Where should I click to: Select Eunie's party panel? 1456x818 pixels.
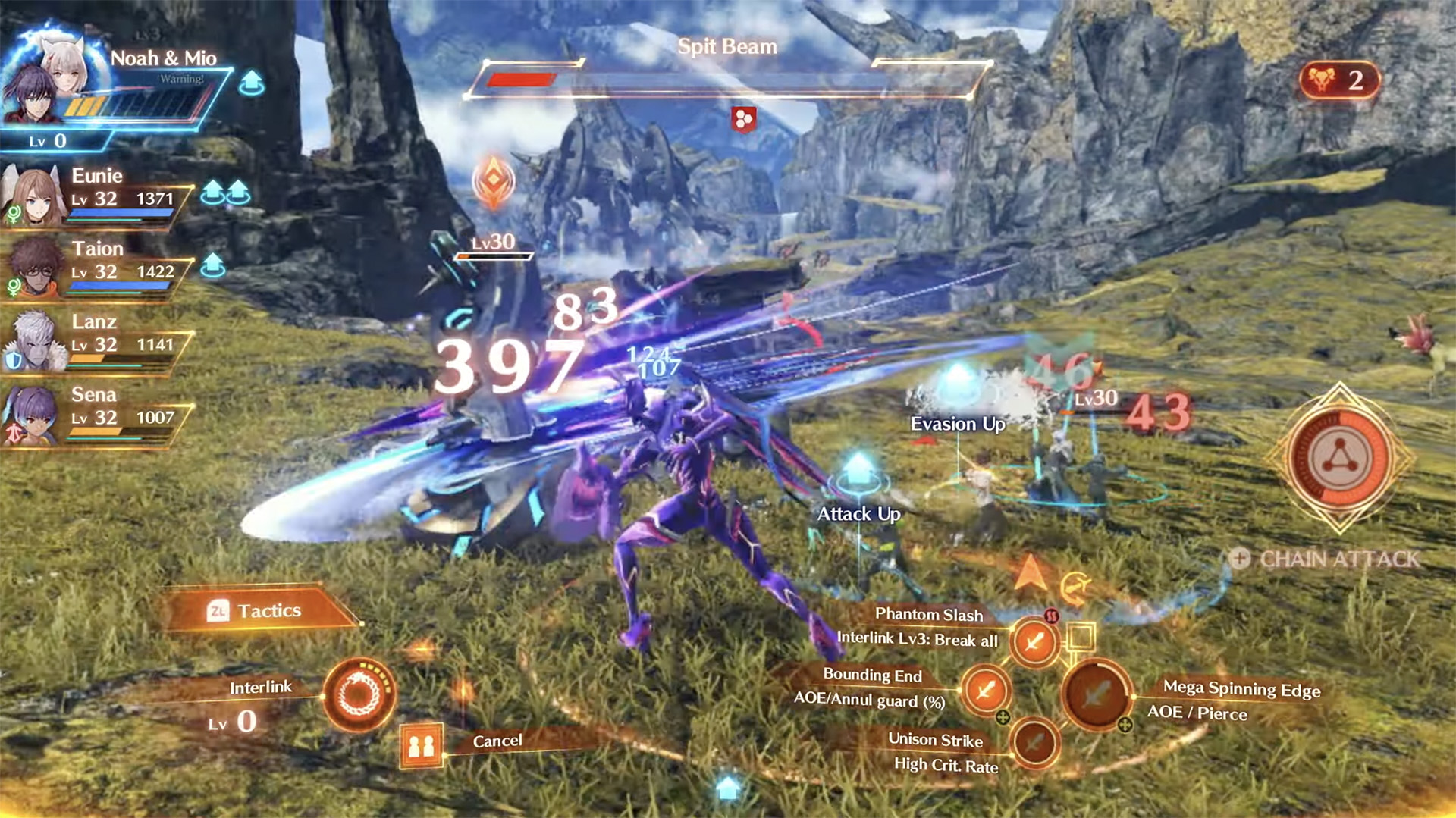(x=95, y=196)
